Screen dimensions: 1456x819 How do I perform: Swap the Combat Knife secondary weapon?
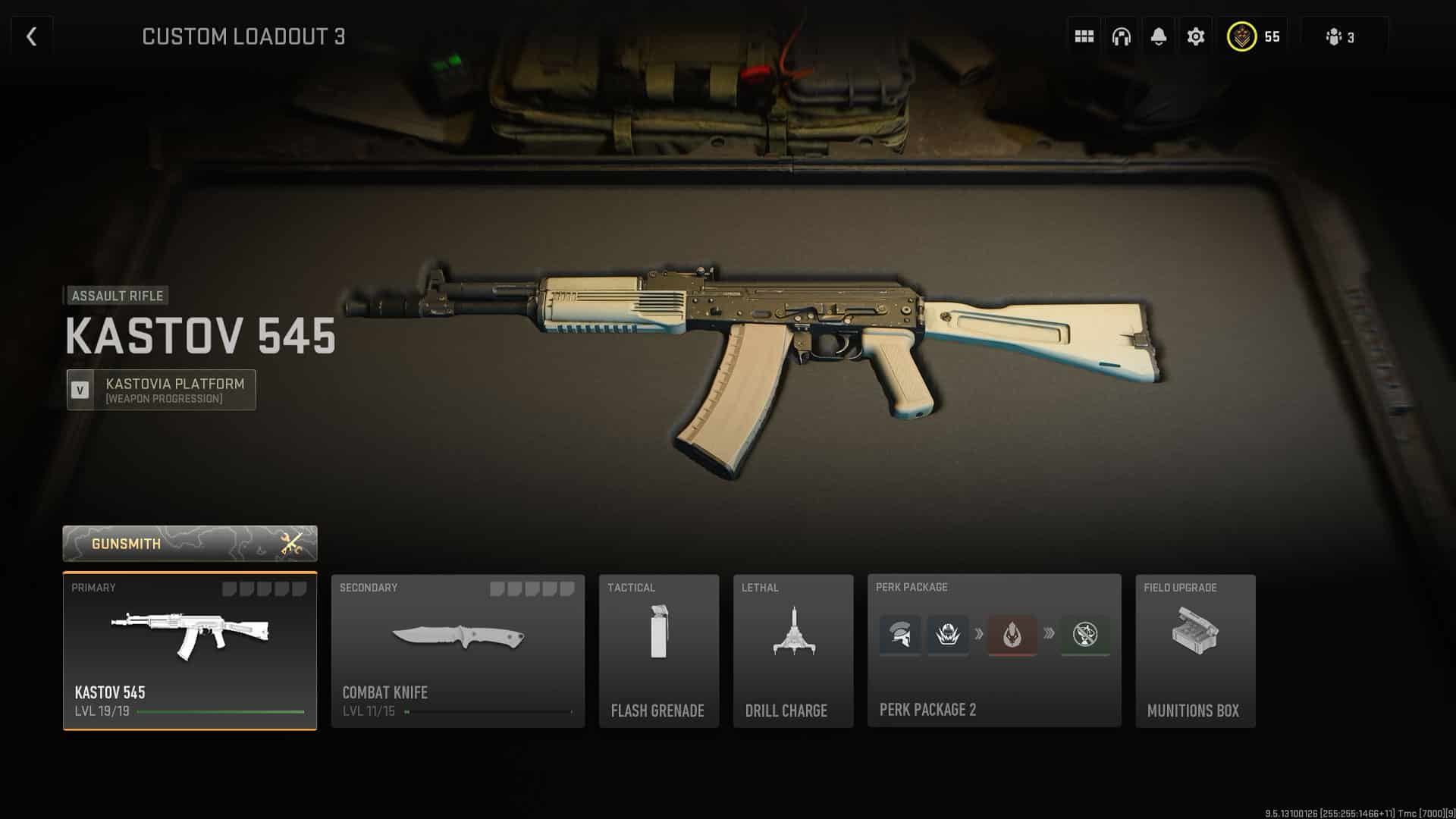[458, 652]
